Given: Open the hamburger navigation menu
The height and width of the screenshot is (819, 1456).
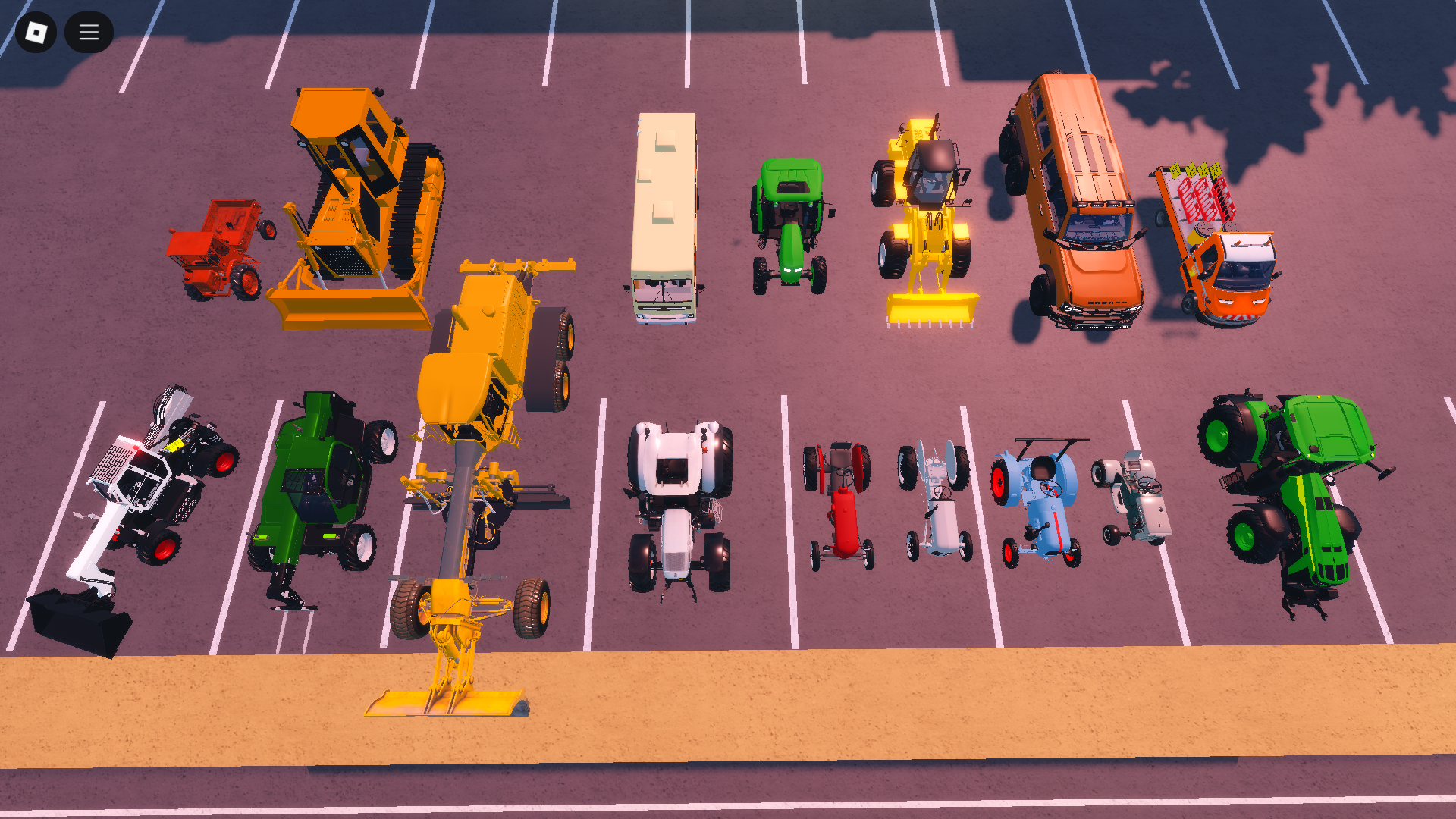Looking at the screenshot, I should [89, 32].
